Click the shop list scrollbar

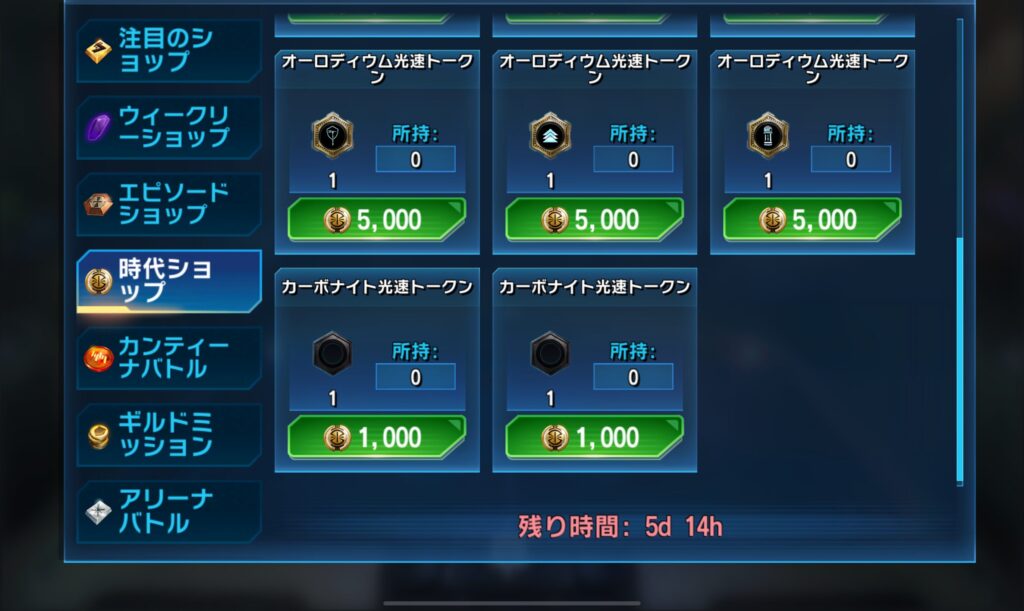pos(960,360)
